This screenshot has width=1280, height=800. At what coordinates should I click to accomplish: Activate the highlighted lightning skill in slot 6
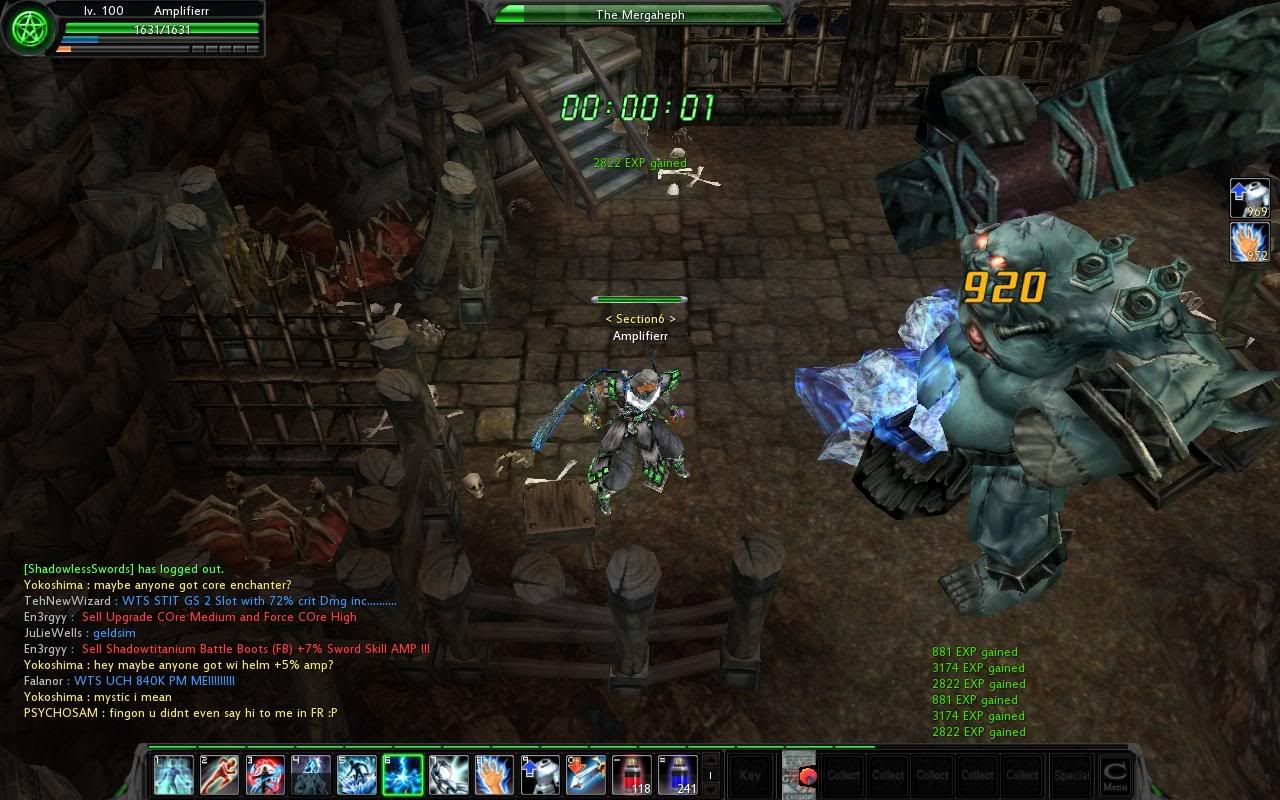402,775
